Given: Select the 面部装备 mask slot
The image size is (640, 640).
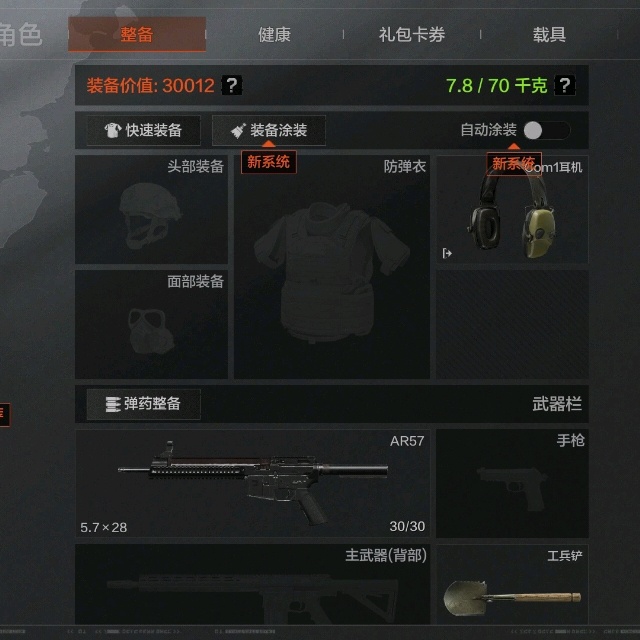Looking at the screenshot, I should 151,324.
